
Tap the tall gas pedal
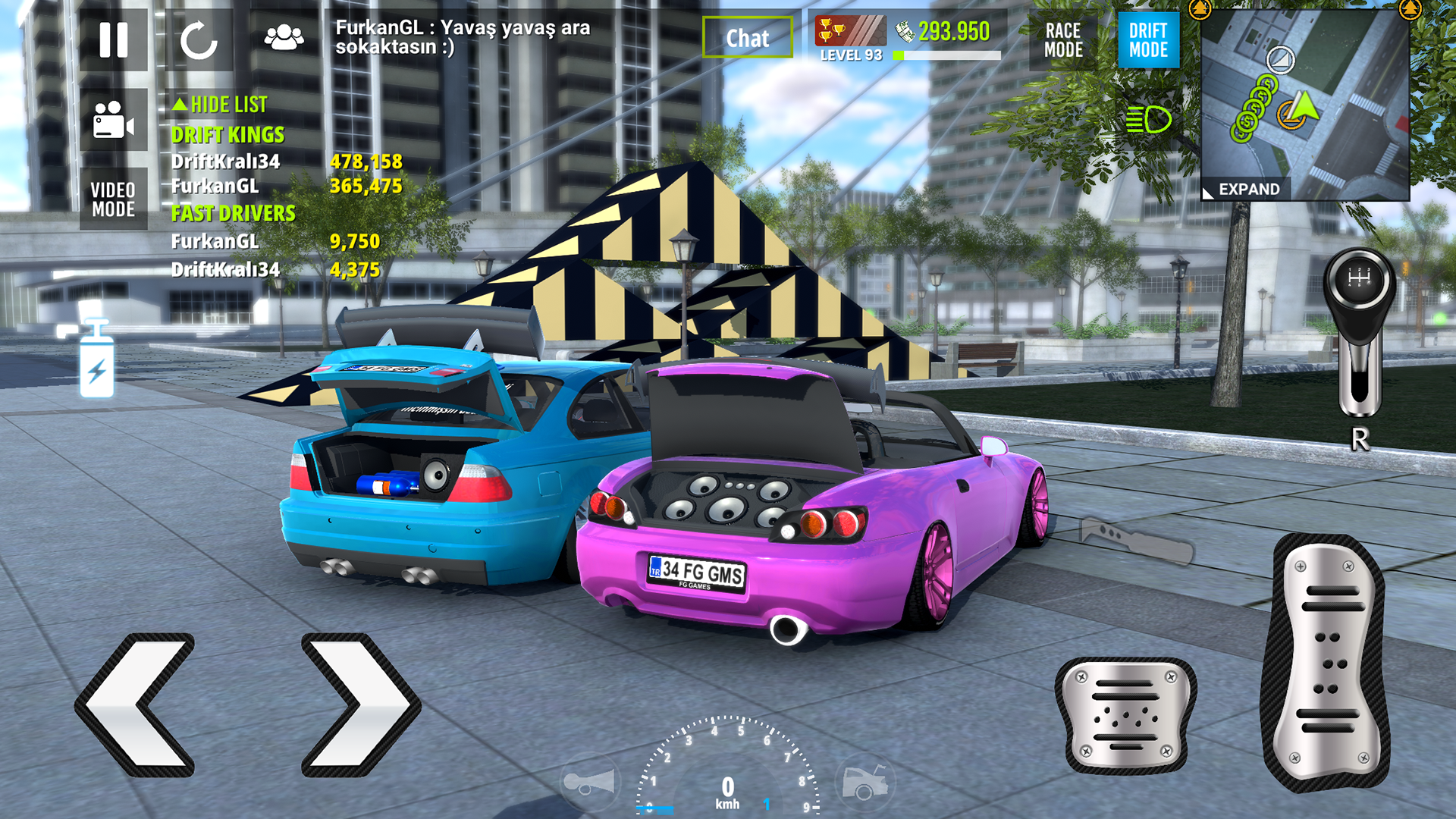[x=1326, y=663]
